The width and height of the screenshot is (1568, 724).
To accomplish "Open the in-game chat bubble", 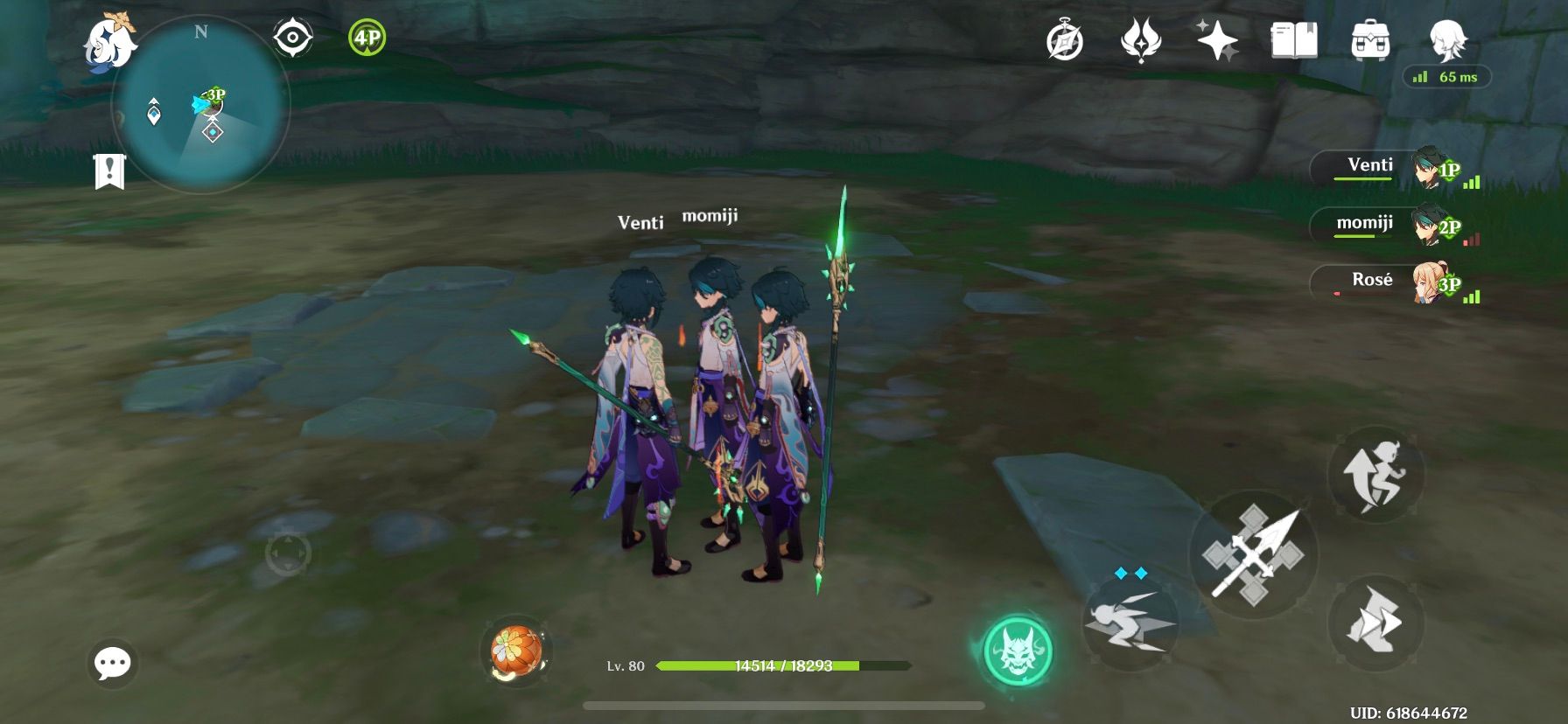I will [115, 664].
